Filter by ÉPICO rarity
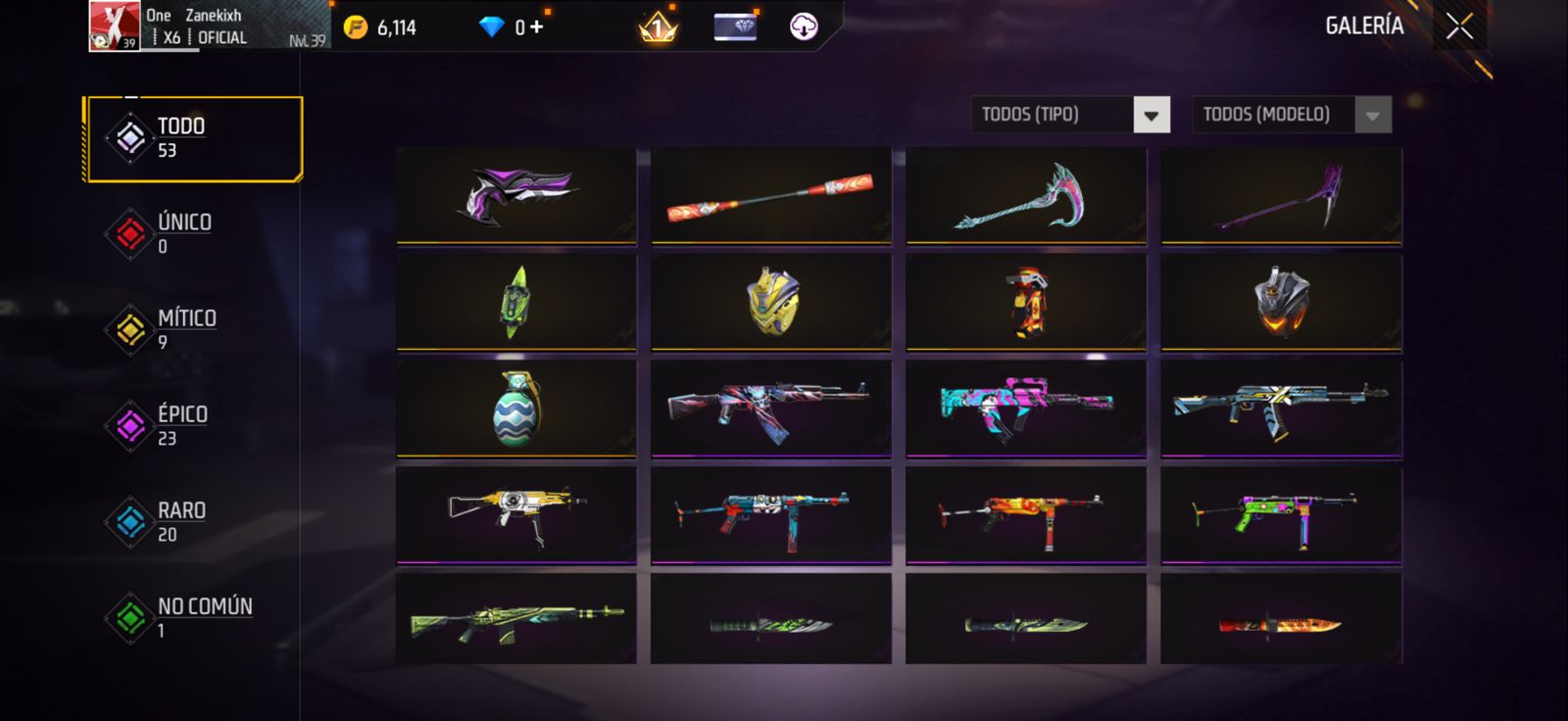The height and width of the screenshot is (721, 1568). 181,425
